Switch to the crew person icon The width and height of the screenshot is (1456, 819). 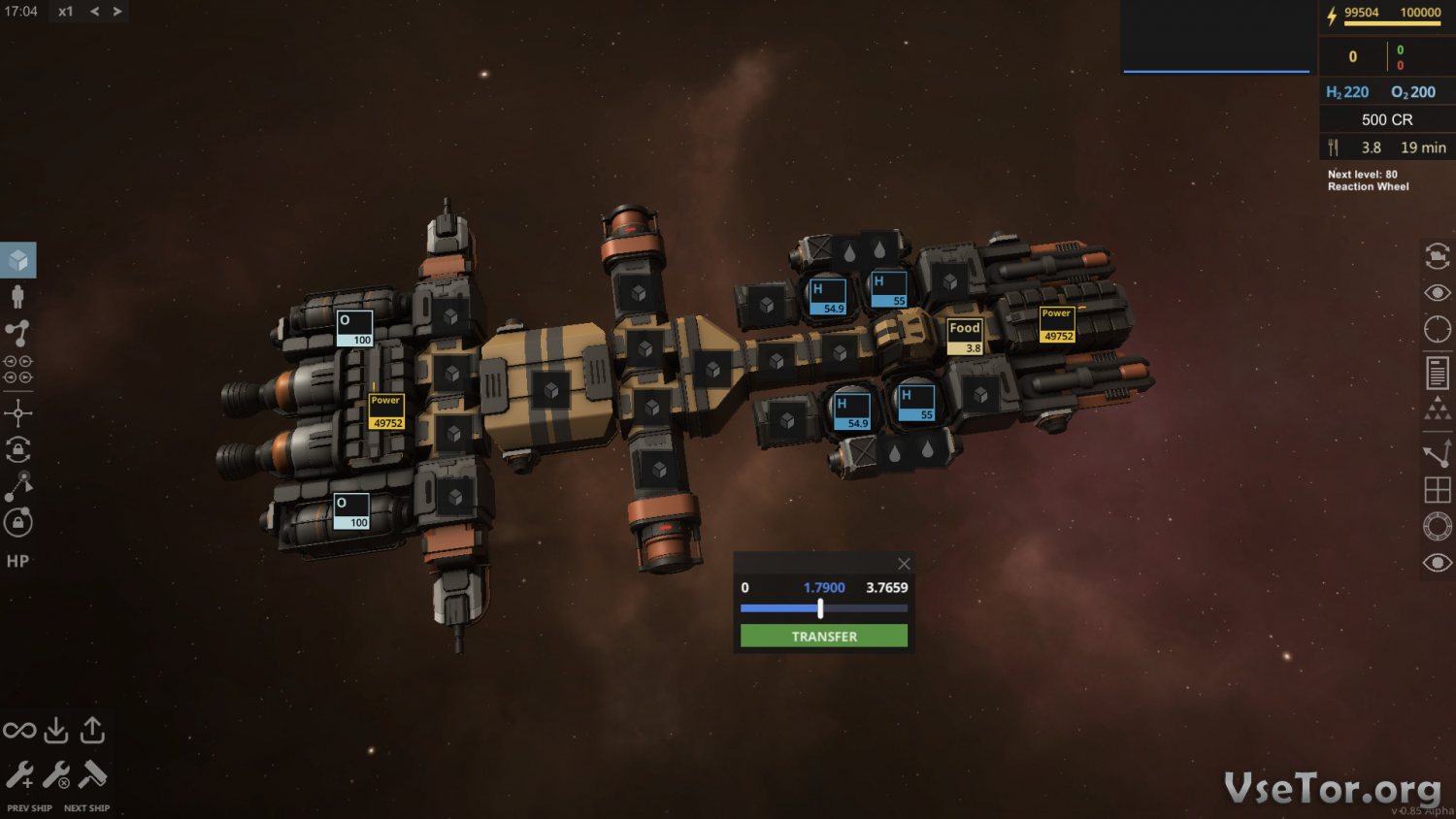[x=17, y=296]
